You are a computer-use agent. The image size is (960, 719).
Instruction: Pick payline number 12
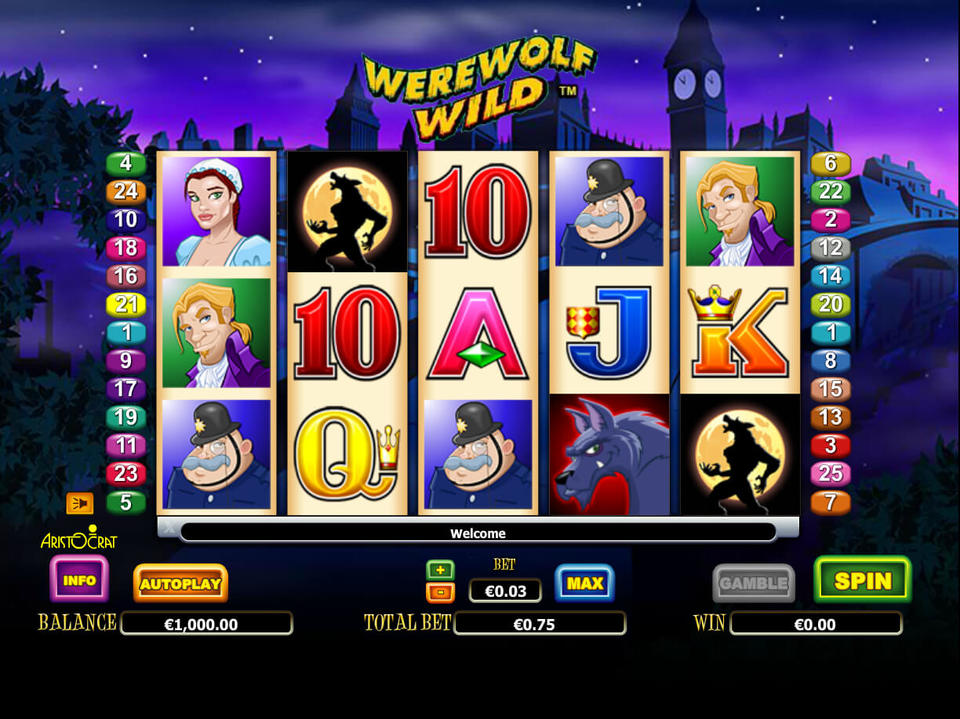[831, 248]
